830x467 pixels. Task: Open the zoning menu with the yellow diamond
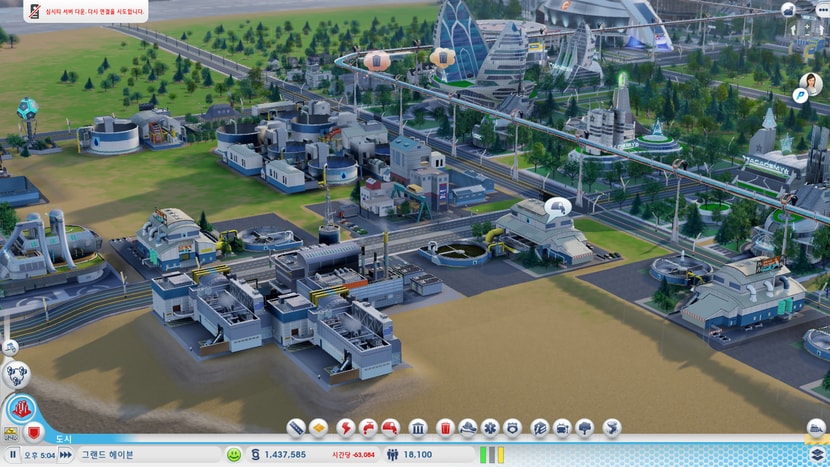(x=318, y=428)
